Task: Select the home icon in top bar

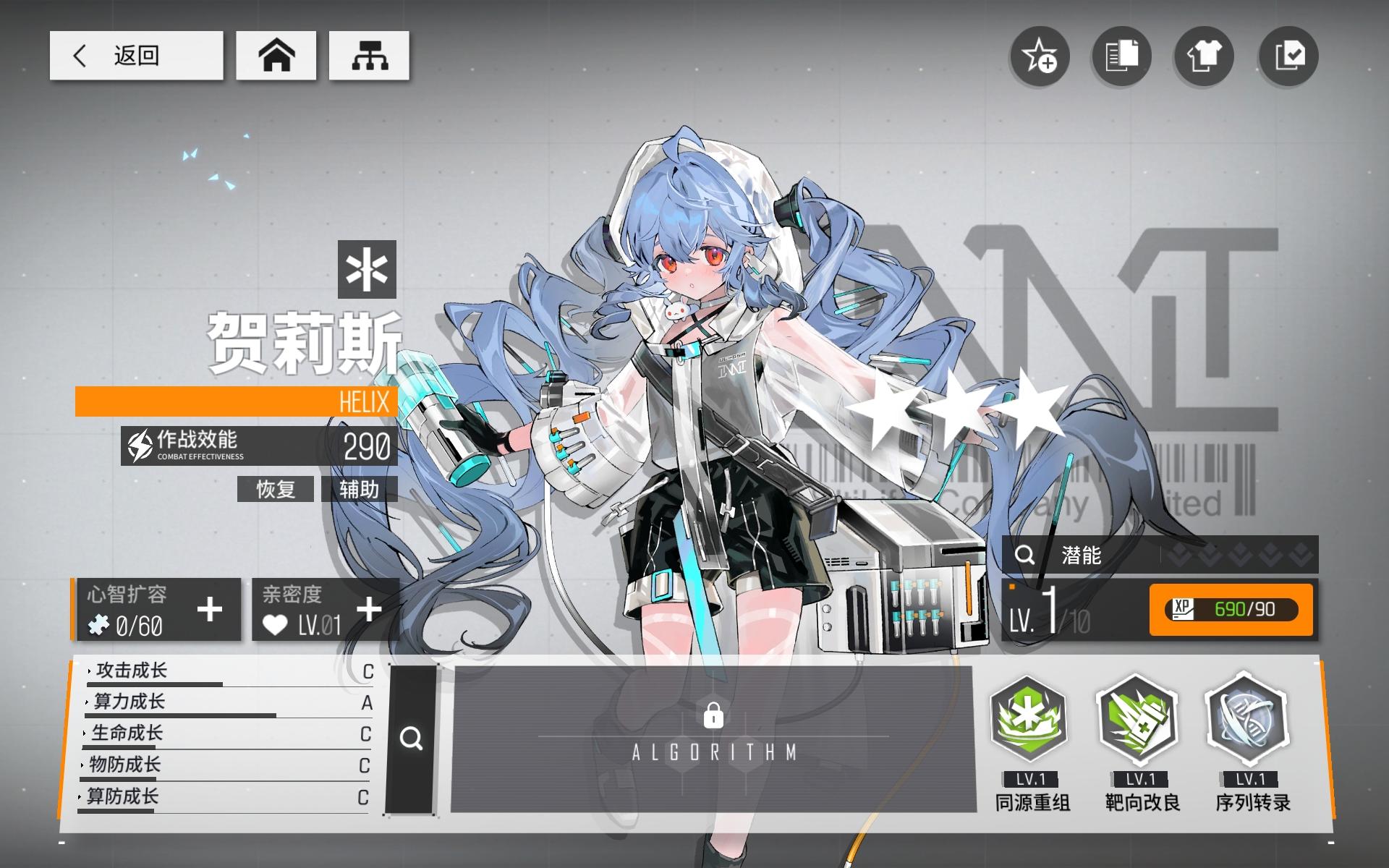Action: pos(277,56)
